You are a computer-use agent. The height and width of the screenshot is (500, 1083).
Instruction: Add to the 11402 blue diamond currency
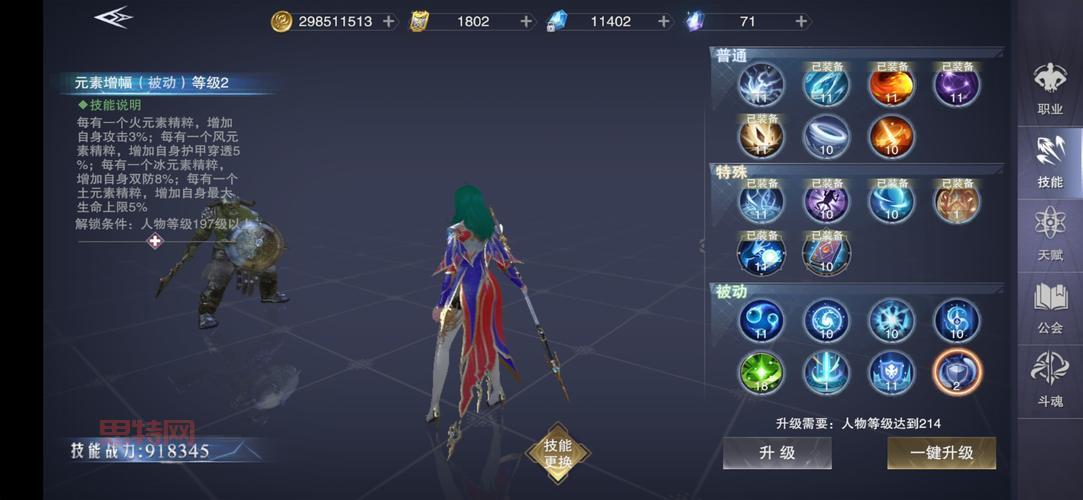[x=663, y=21]
